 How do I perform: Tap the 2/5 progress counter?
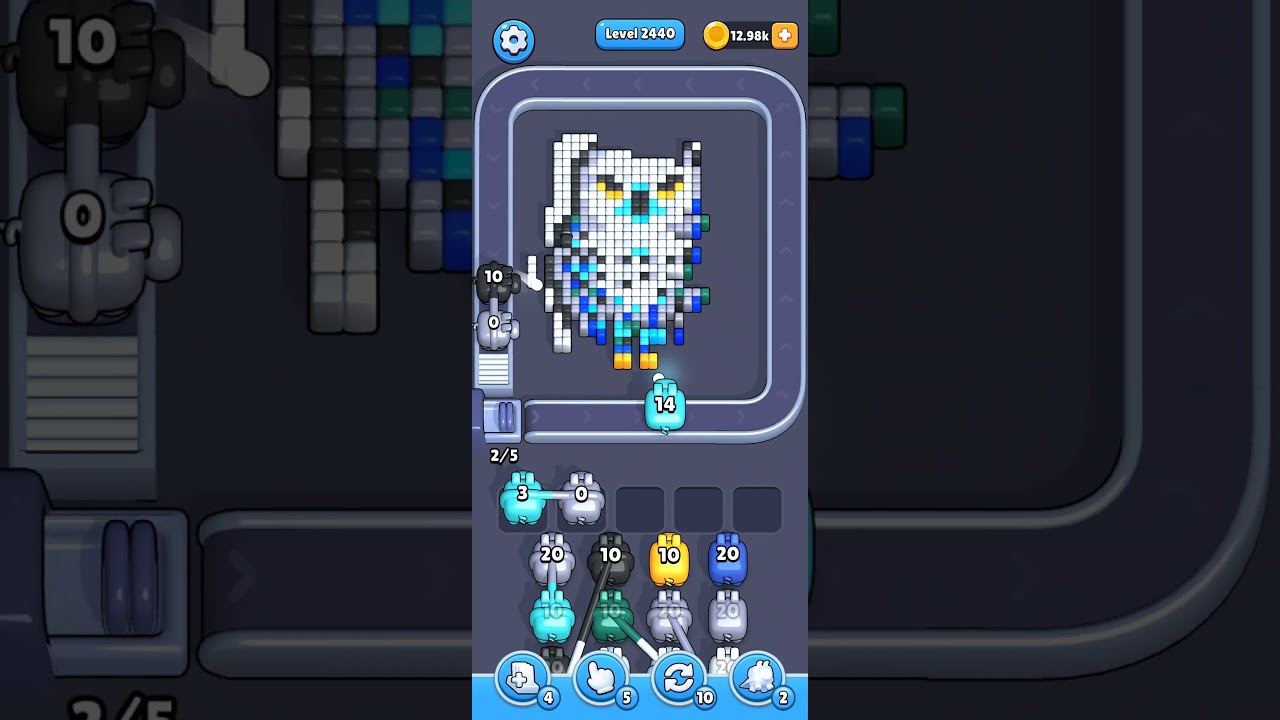pyautogui.click(x=502, y=456)
